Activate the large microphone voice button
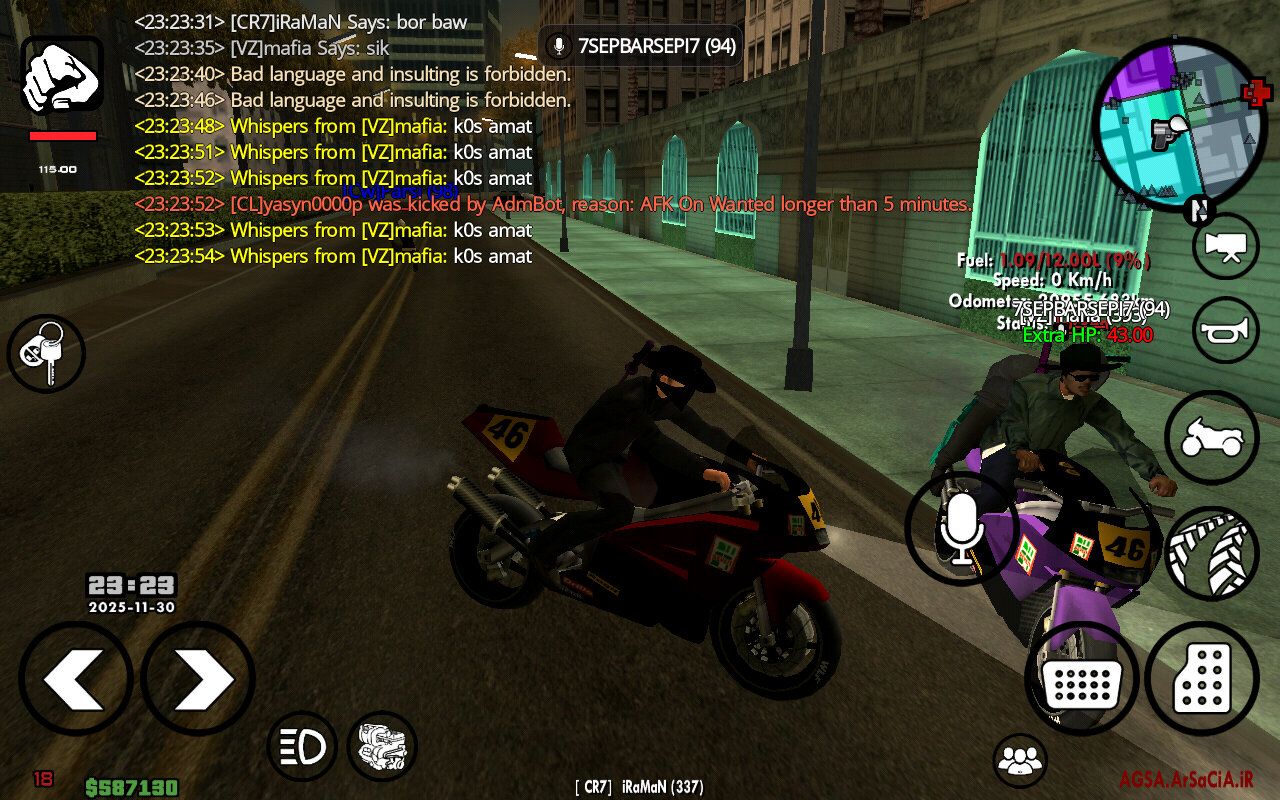This screenshot has width=1280, height=800. click(x=961, y=527)
